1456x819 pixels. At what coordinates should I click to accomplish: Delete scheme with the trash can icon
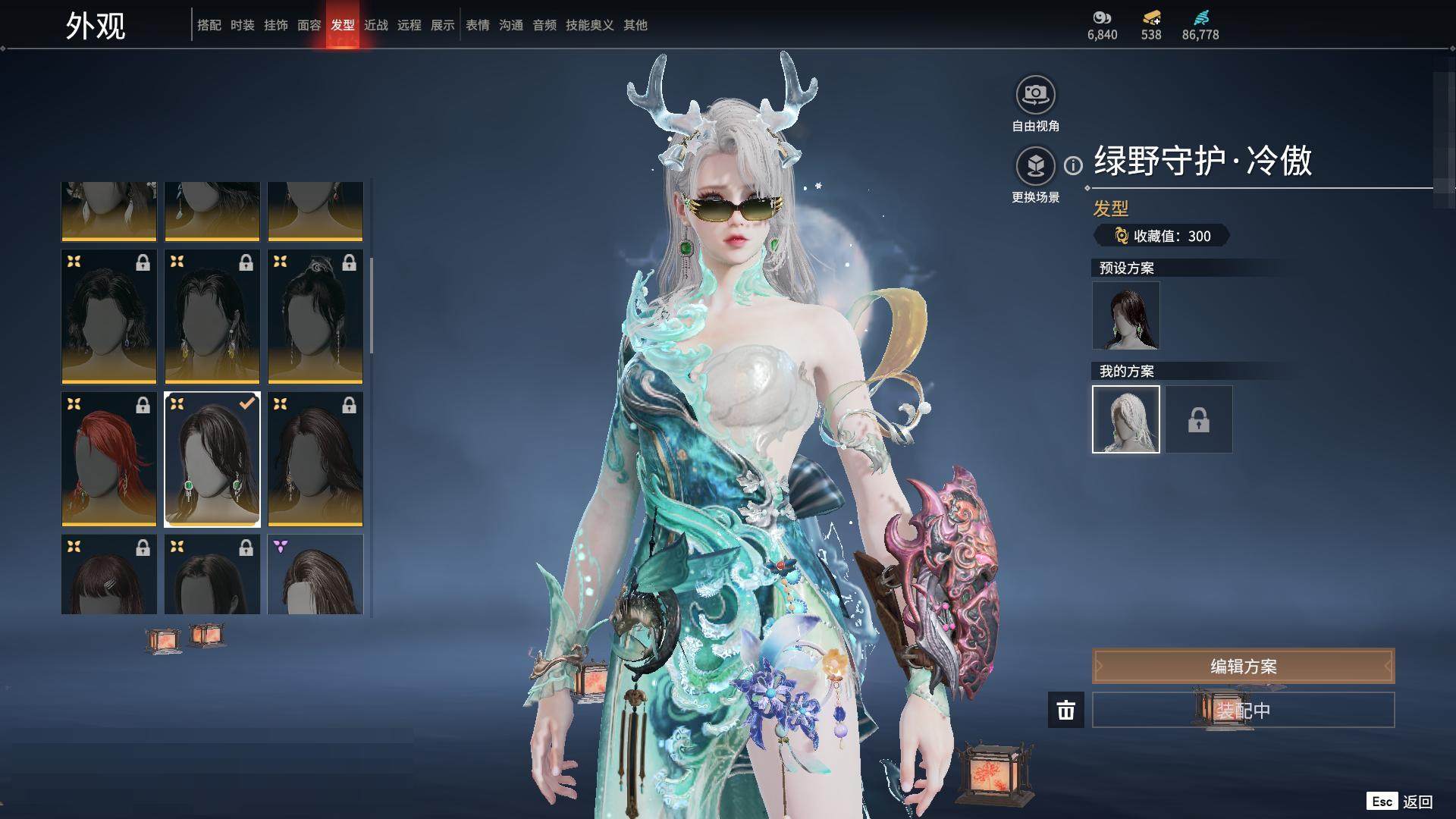click(x=1066, y=711)
